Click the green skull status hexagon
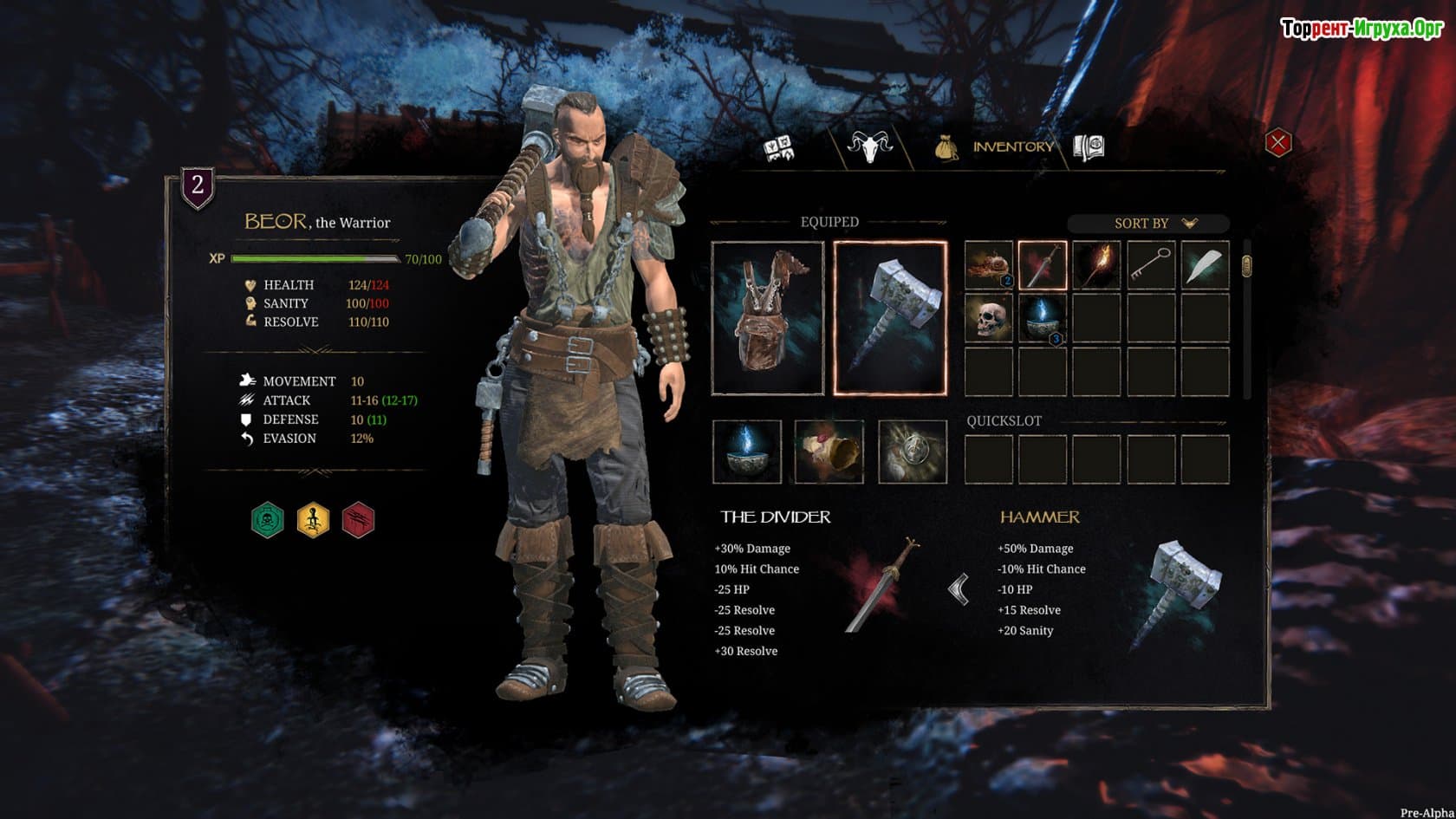 [268, 520]
